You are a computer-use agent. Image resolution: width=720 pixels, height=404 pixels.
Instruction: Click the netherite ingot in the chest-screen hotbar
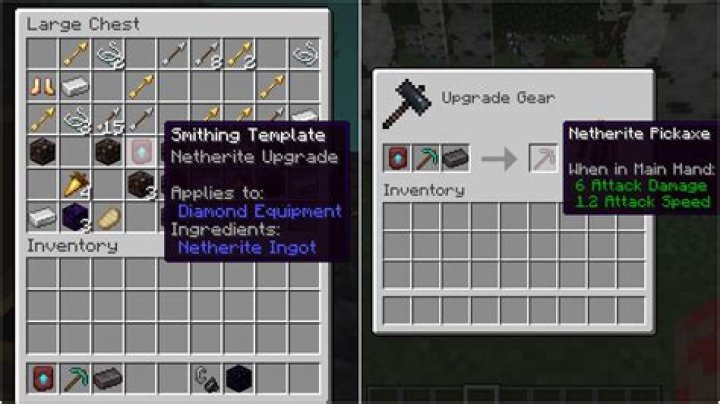[108, 378]
